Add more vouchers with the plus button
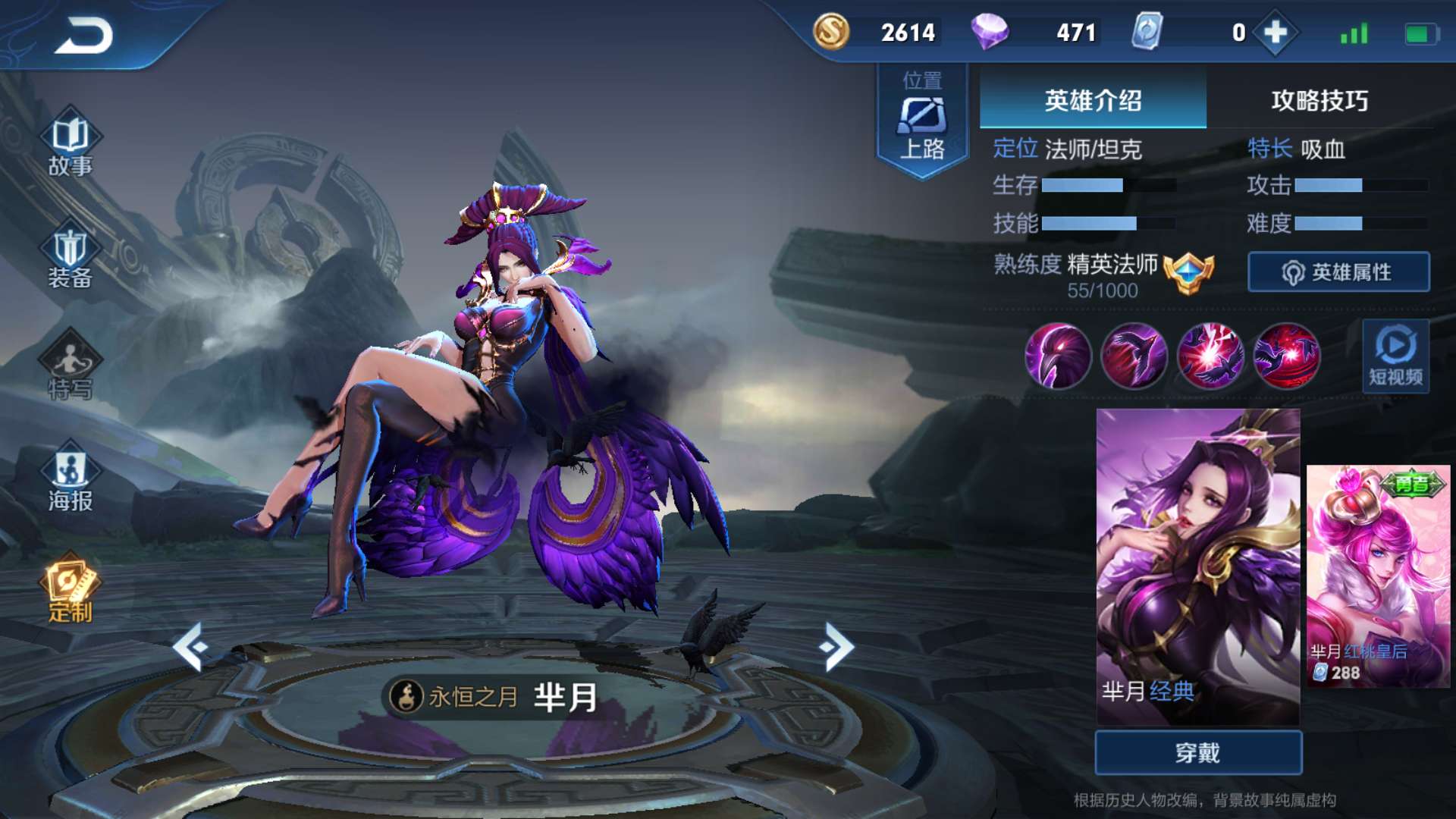Image resolution: width=1456 pixels, height=819 pixels. [x=1276, y=33]
